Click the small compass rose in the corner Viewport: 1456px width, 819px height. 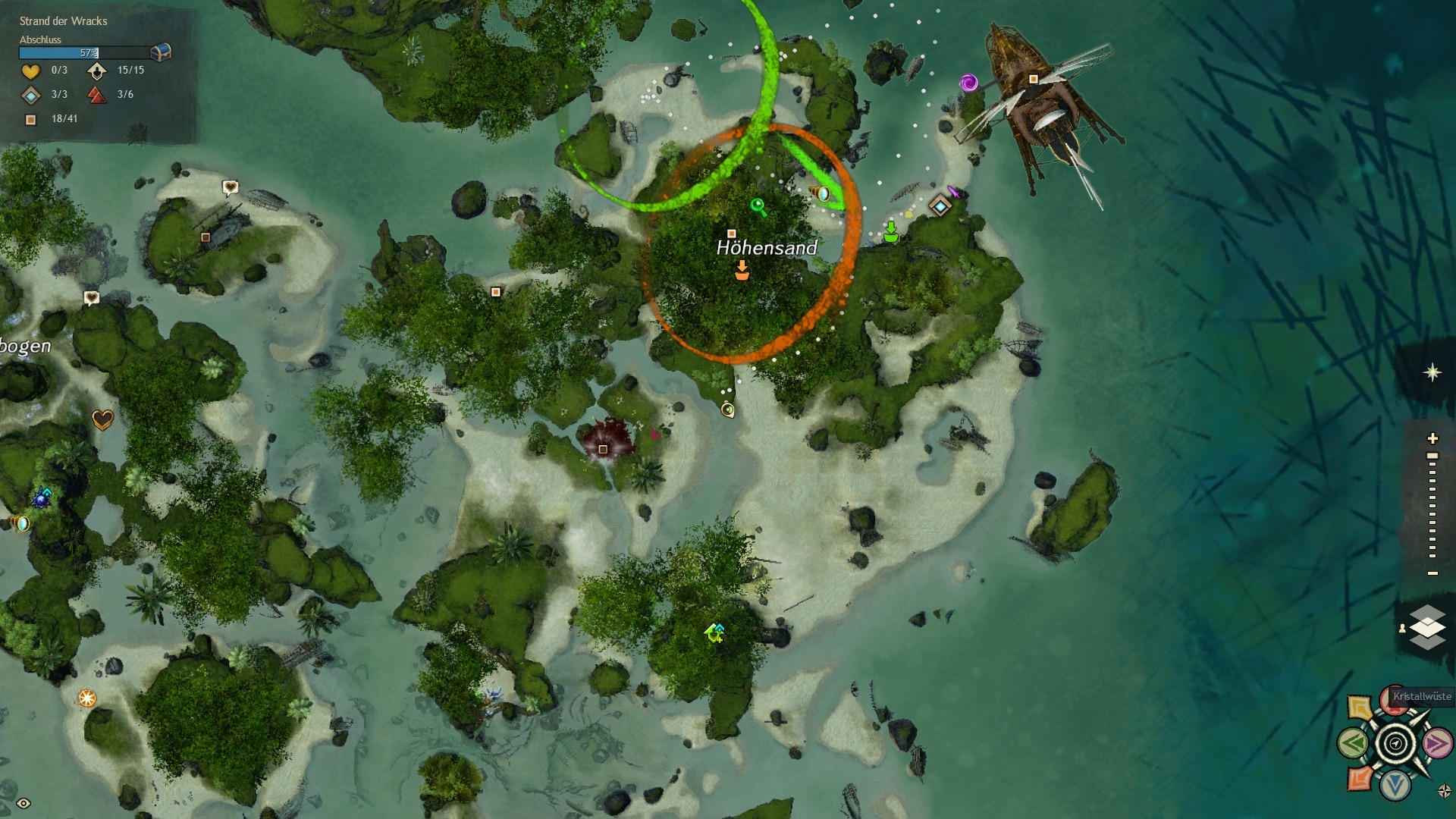1444,792
